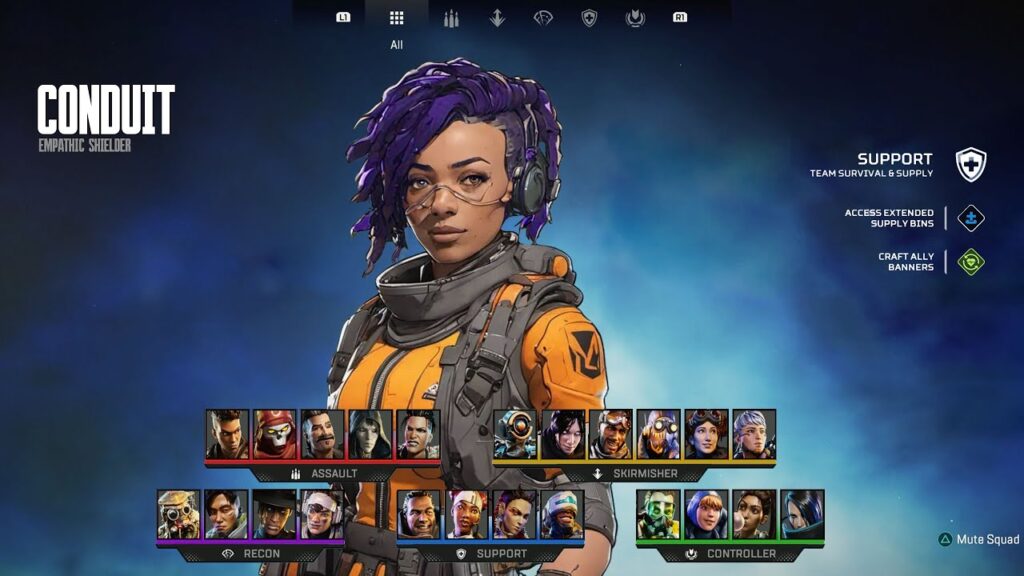Select the All legends tab
Viewport: 1024px width, 576px height.
tap(396, 18)
